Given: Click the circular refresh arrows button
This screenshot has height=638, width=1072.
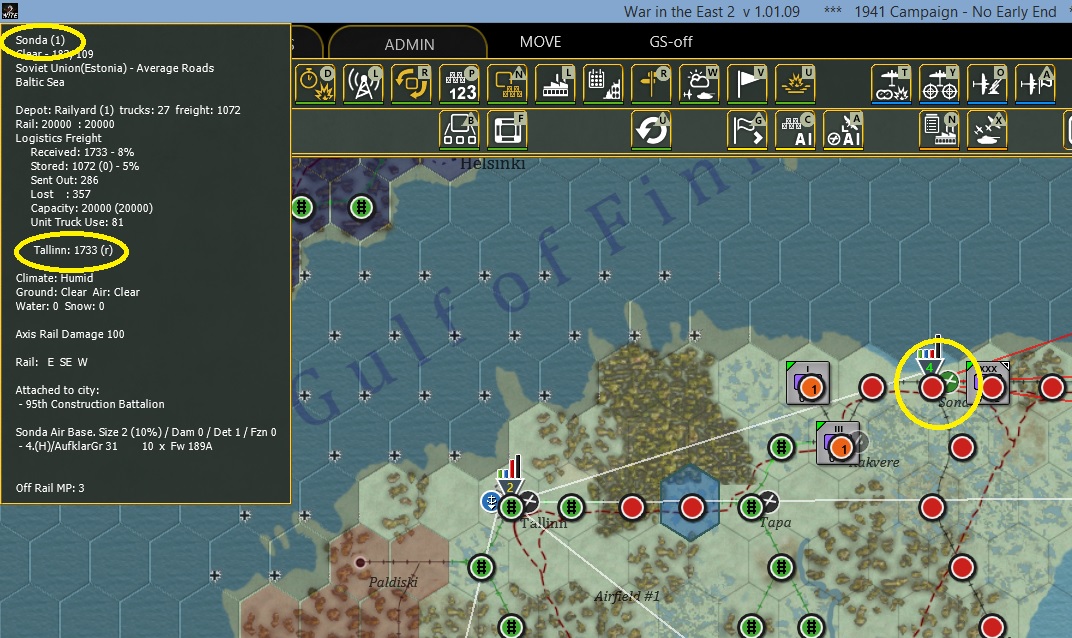Looking at the screenshot, I should [650, 130].
